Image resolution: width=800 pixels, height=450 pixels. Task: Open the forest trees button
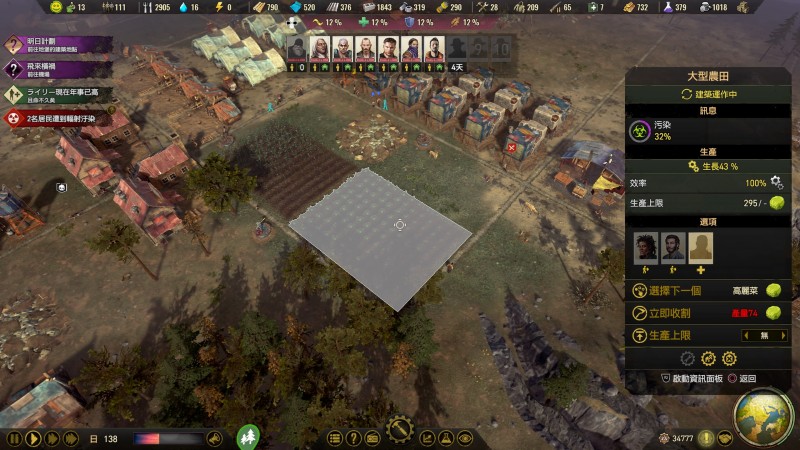pos(248,437)
